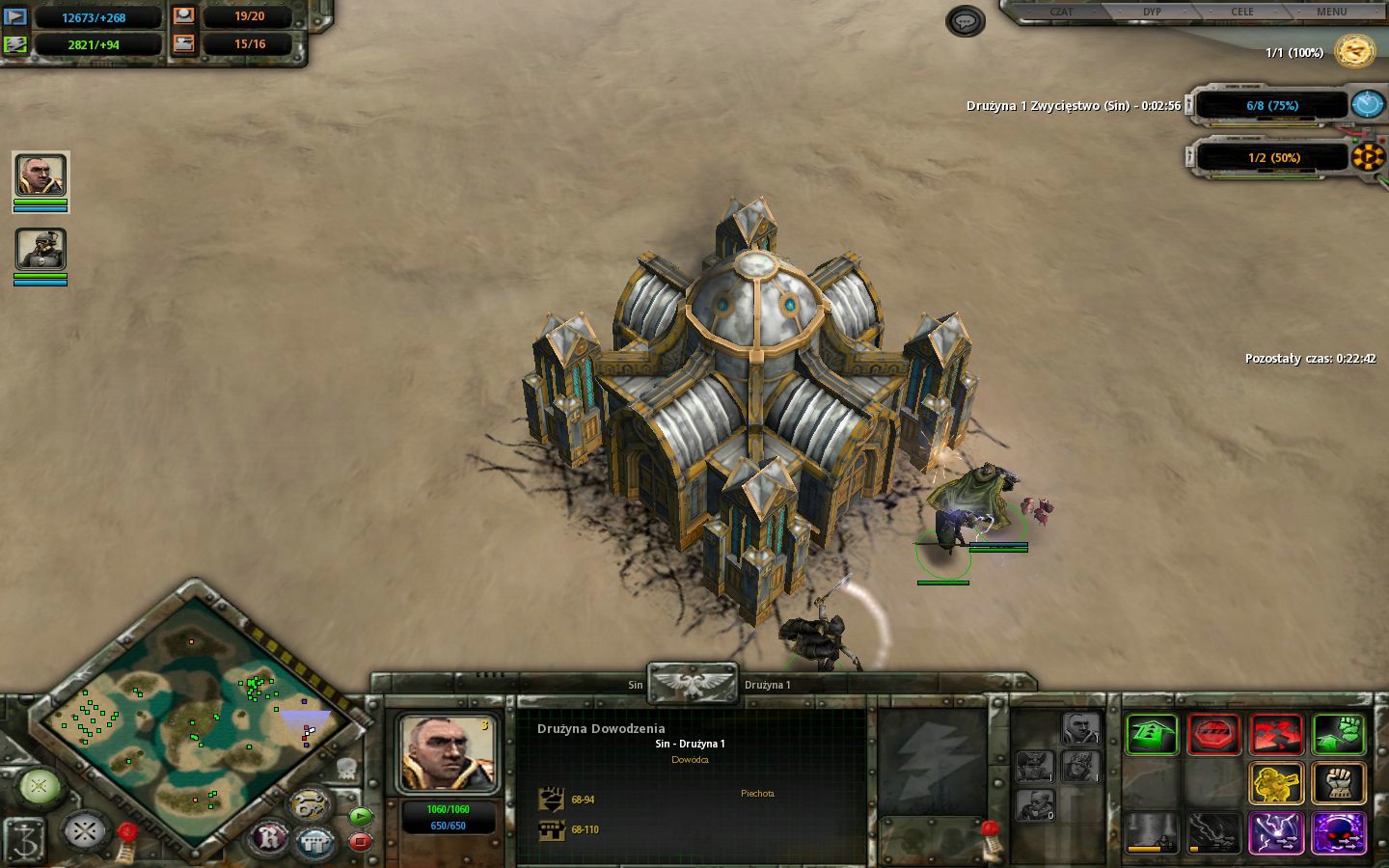The width and height of the screenshot is (1389, 868).
Task: Select the green fist melee stance
Action: [1339, 735]
